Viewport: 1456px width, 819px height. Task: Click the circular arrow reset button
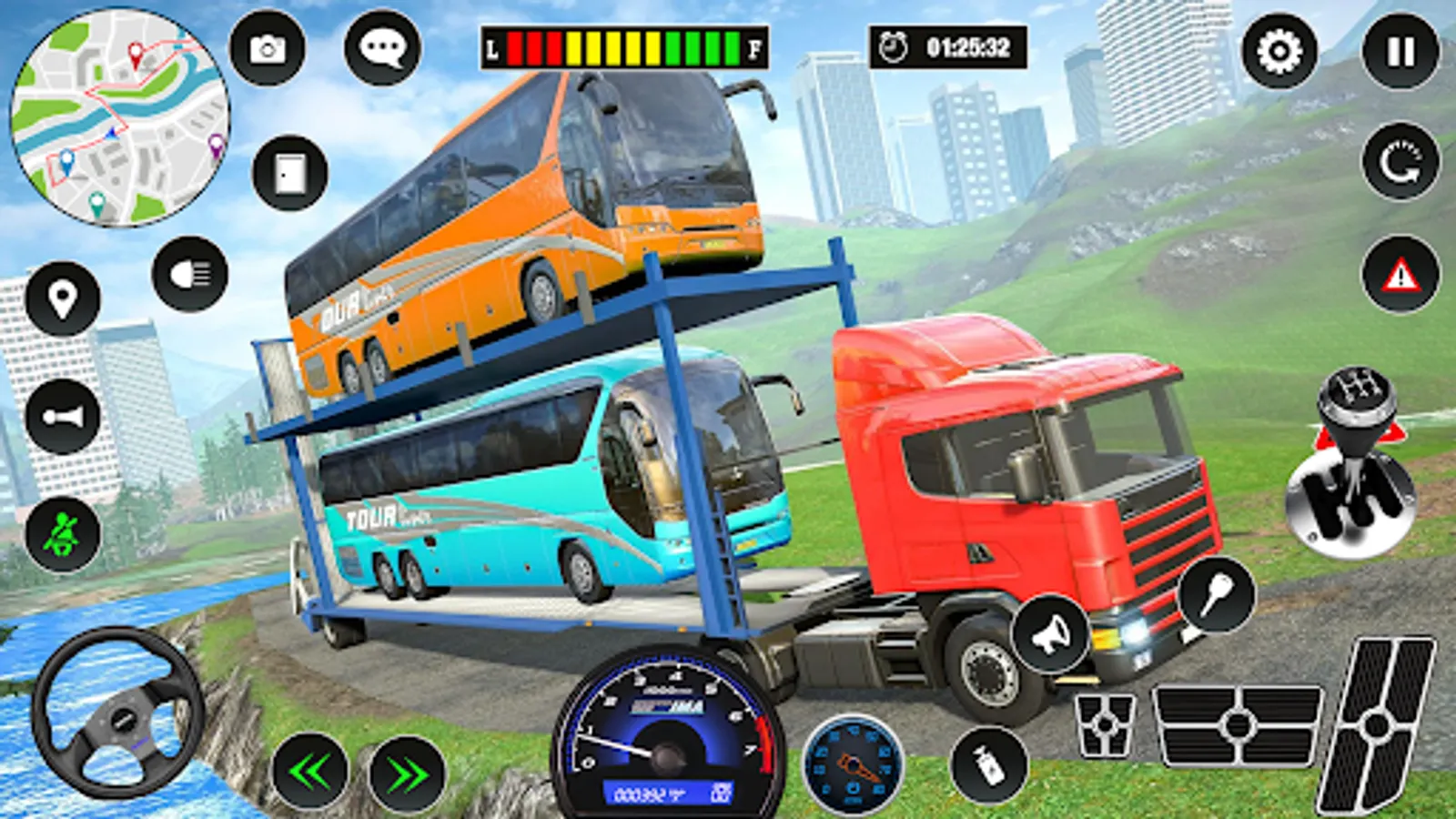click(x=1400, y=162)
